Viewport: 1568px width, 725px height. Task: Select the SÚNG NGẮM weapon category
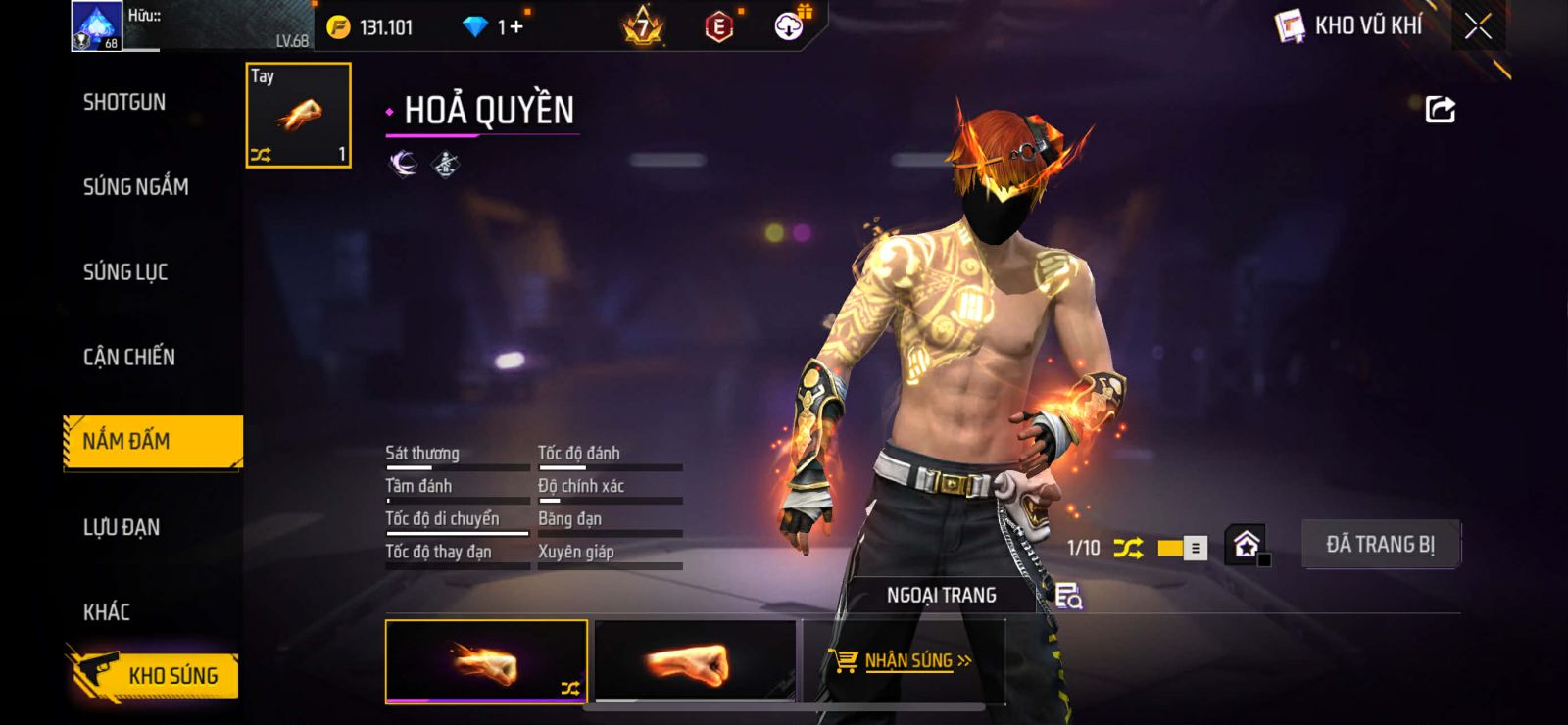tap(135, 186)
